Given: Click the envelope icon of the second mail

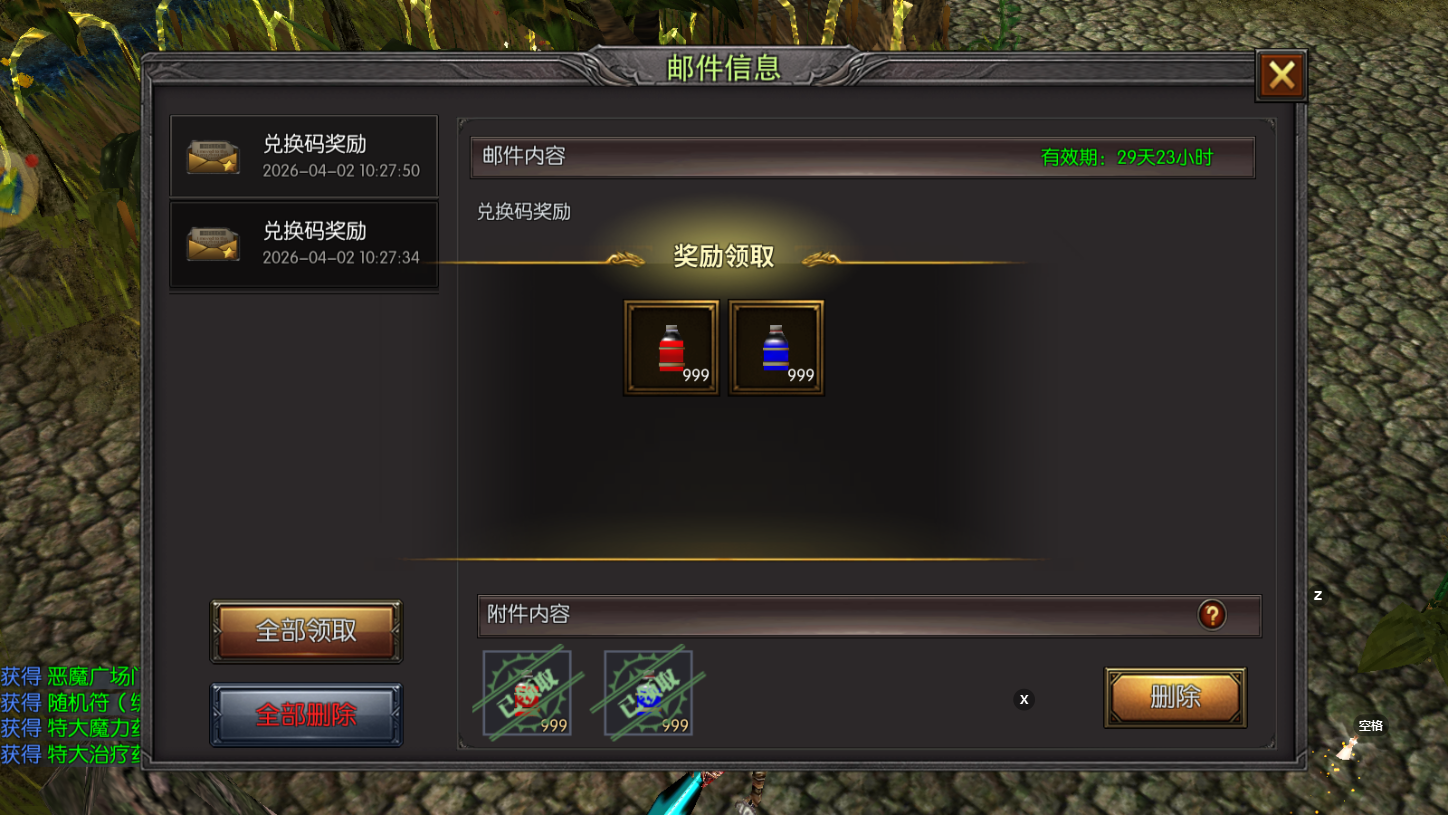Looking at the screenshot, I should coord(213,243).
